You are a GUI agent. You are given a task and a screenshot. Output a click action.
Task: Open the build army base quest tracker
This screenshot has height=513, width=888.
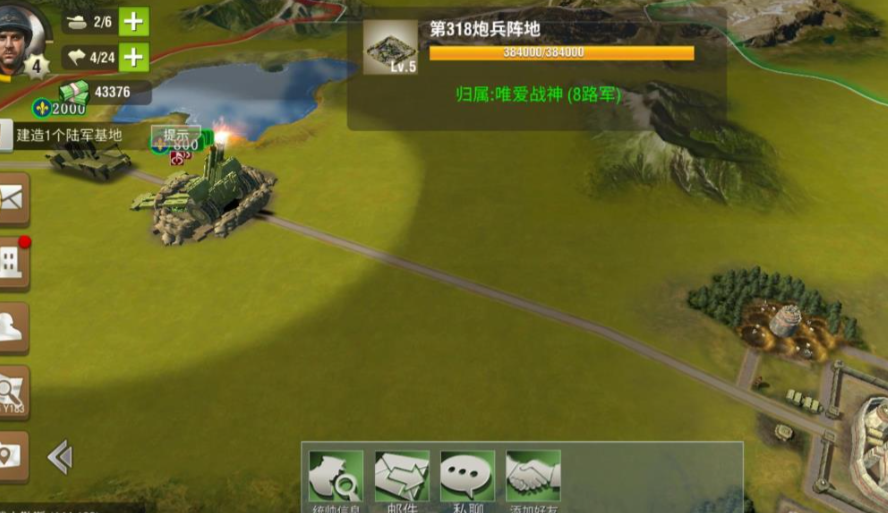[70, 135]
